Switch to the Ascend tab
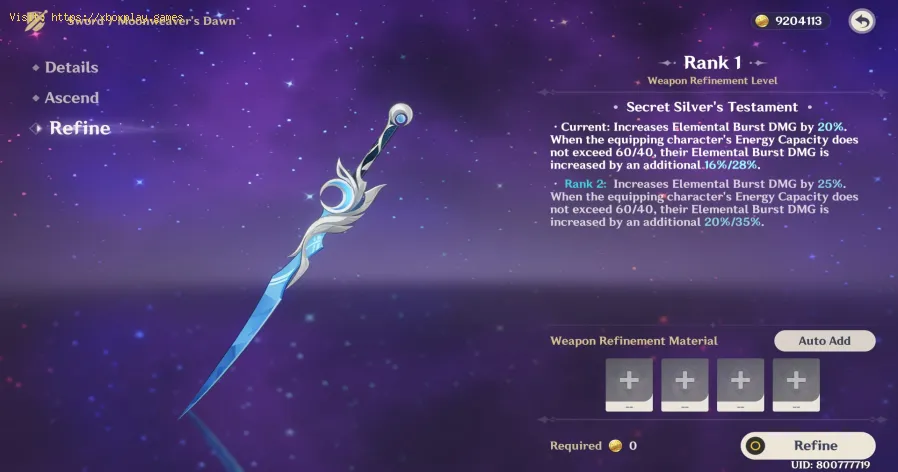The height and width of the screenshot is (472, 898). 71,98
